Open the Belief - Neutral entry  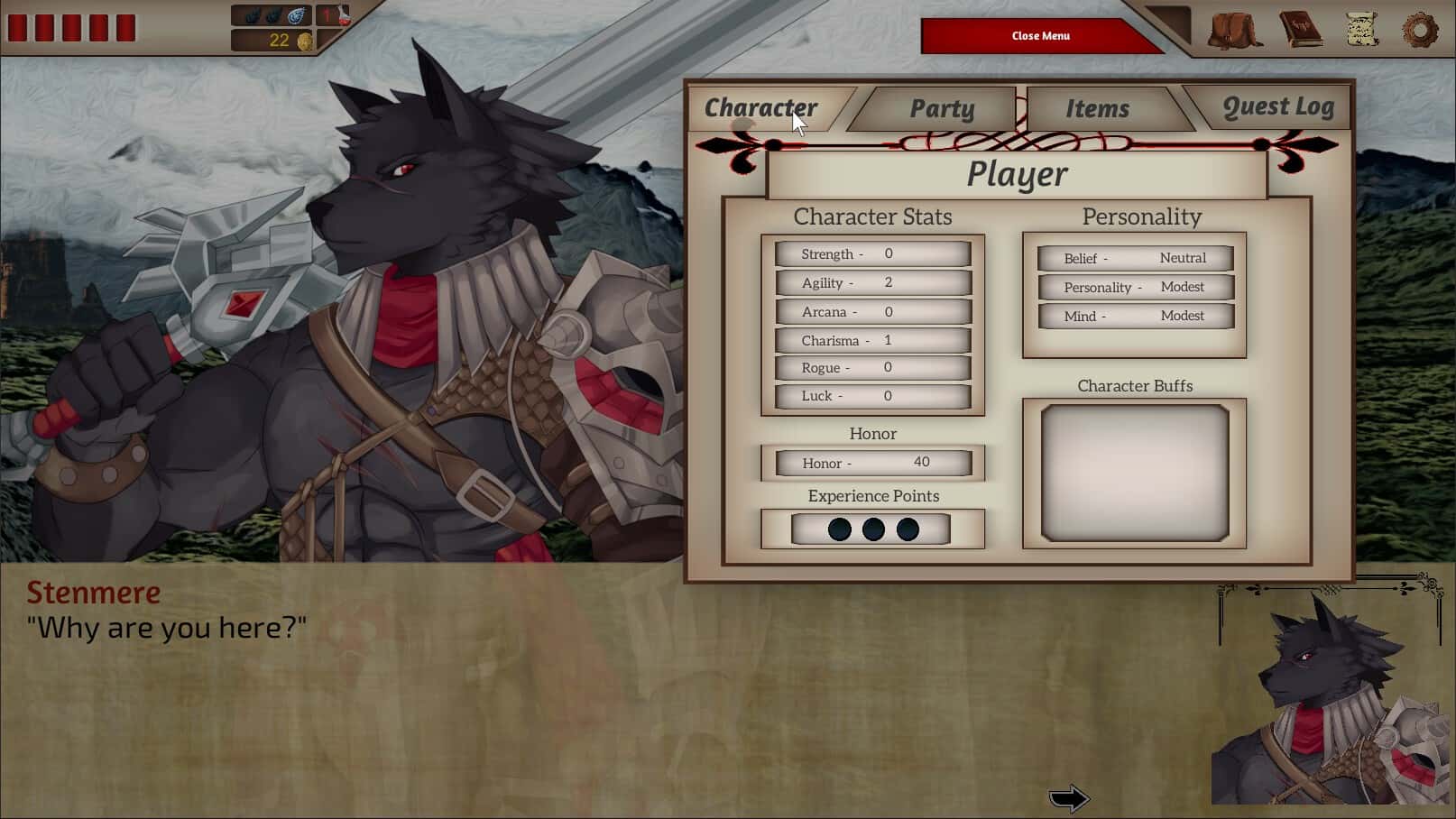click(x=1134, y=258)
